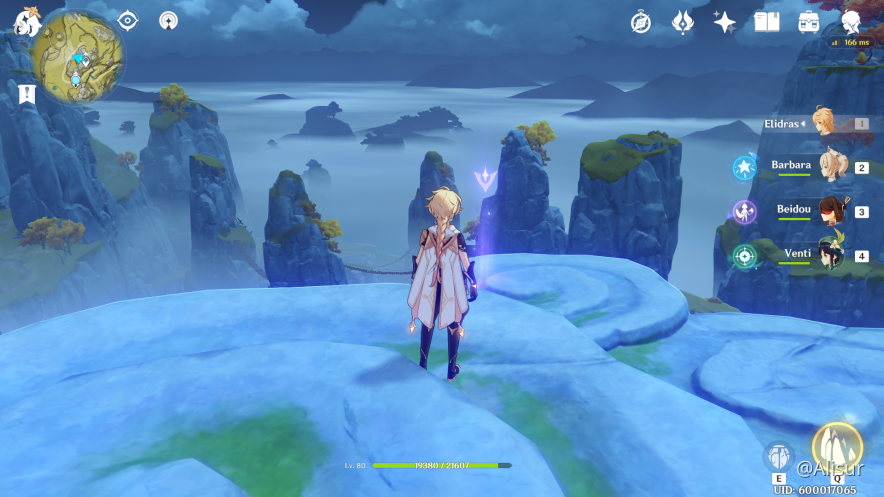Open the Wish menu star icon
Viewport: 884px width, 497px height.
[x=725, y=22]
